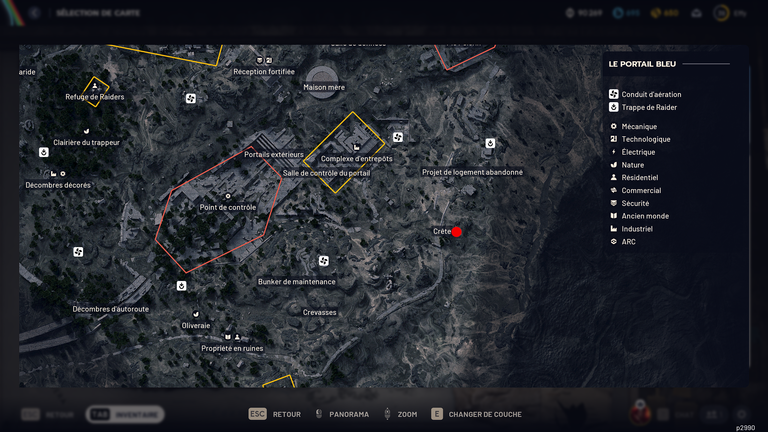Viewport: 768px width, 432px height.
Task: Click the Point de contrôle map marker
Action: pos(228,197)
